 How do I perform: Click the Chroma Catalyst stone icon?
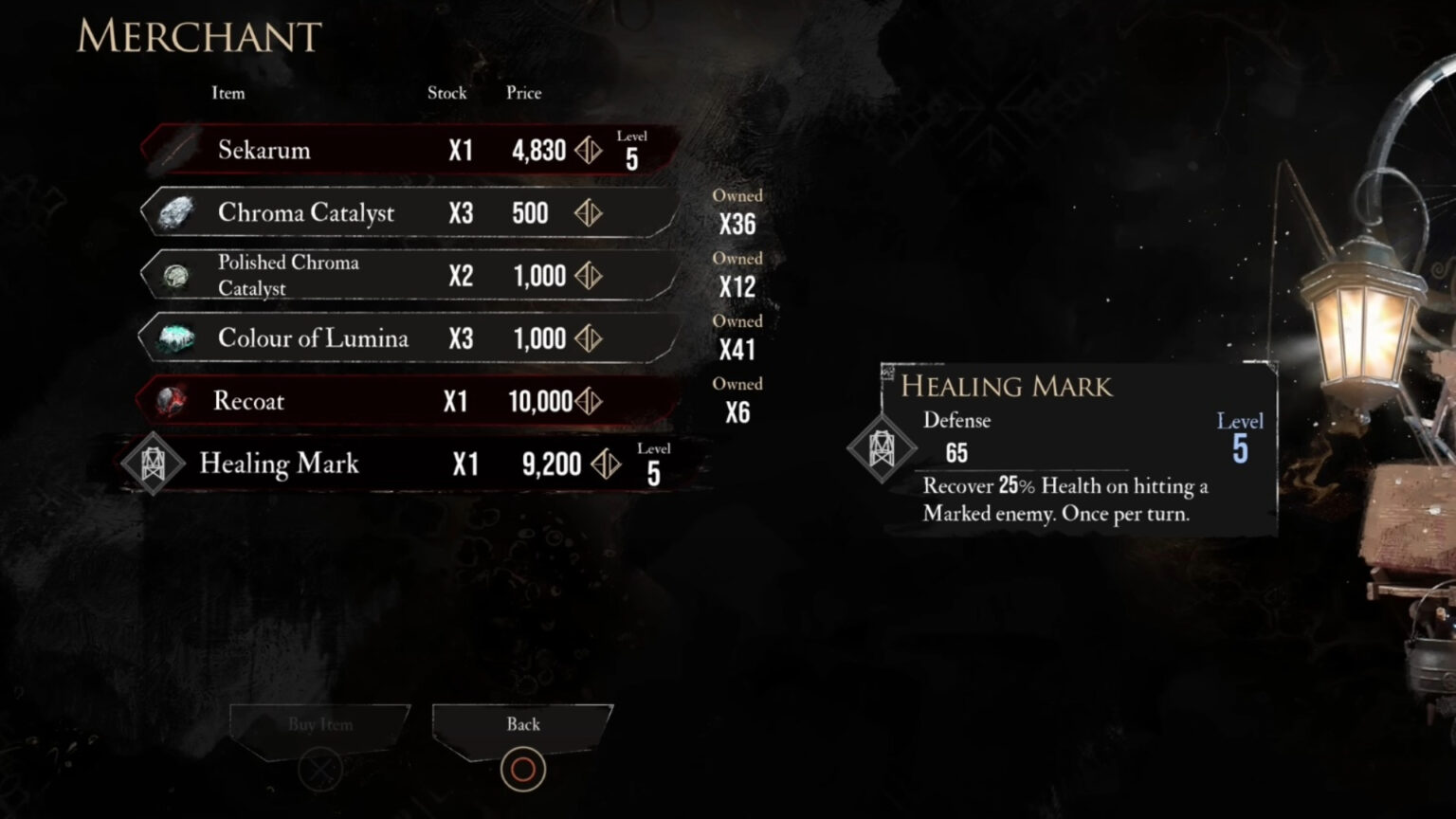(173, 212)
